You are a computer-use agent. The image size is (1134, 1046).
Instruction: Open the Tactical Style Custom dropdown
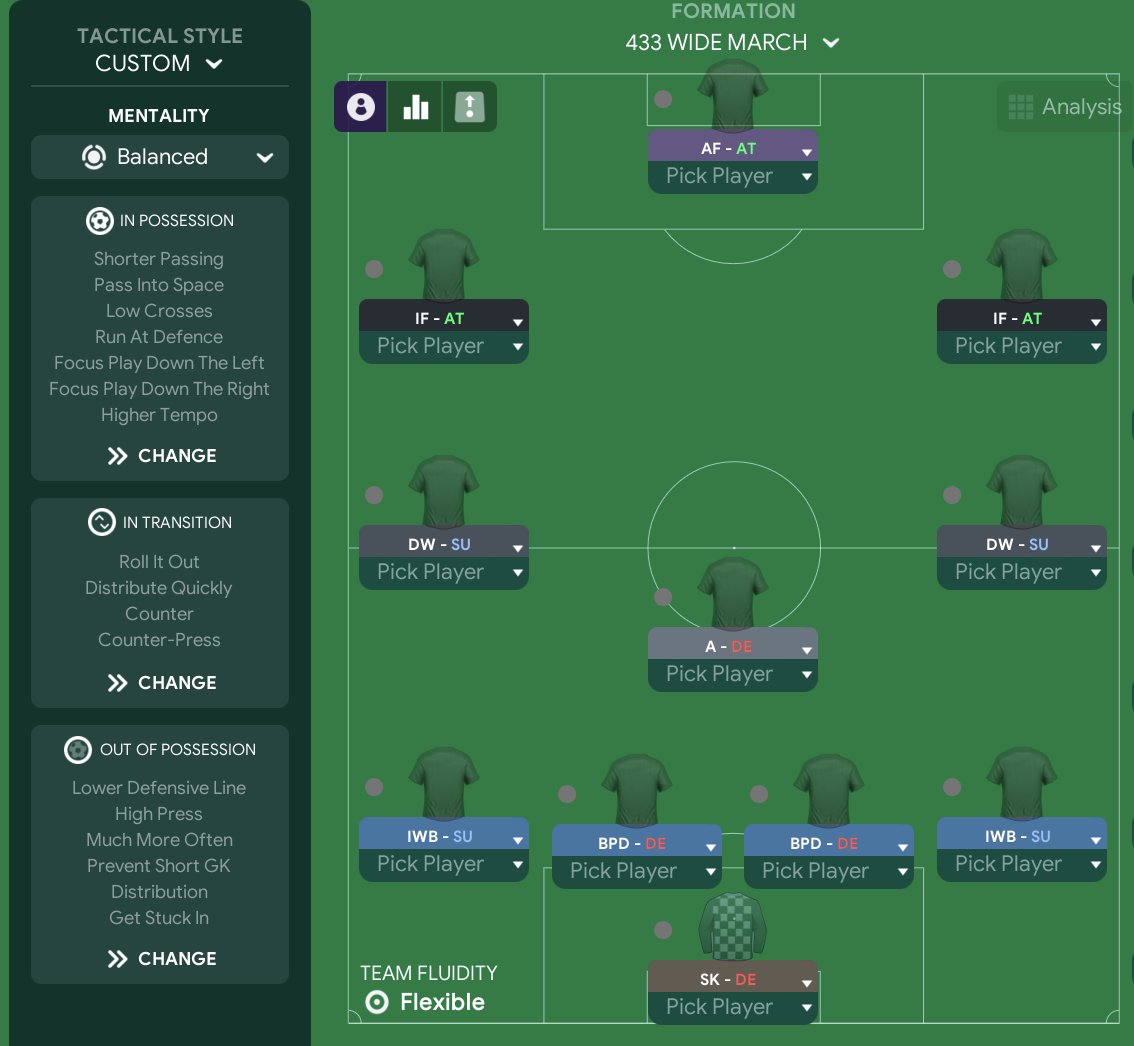pos(159,63)
